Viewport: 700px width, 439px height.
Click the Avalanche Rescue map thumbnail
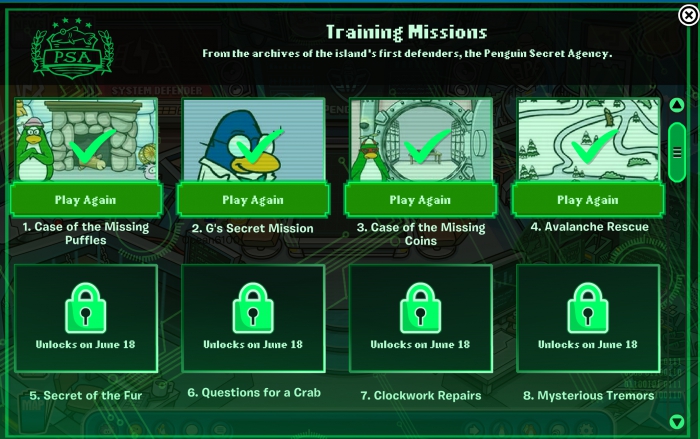[588, 140]
